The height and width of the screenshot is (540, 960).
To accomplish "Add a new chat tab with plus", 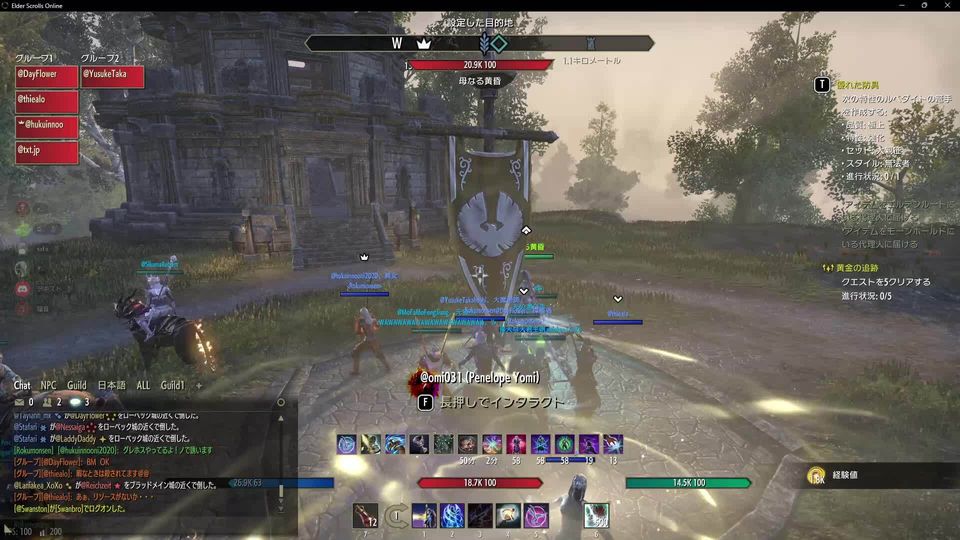I will [x=198, y=385].
